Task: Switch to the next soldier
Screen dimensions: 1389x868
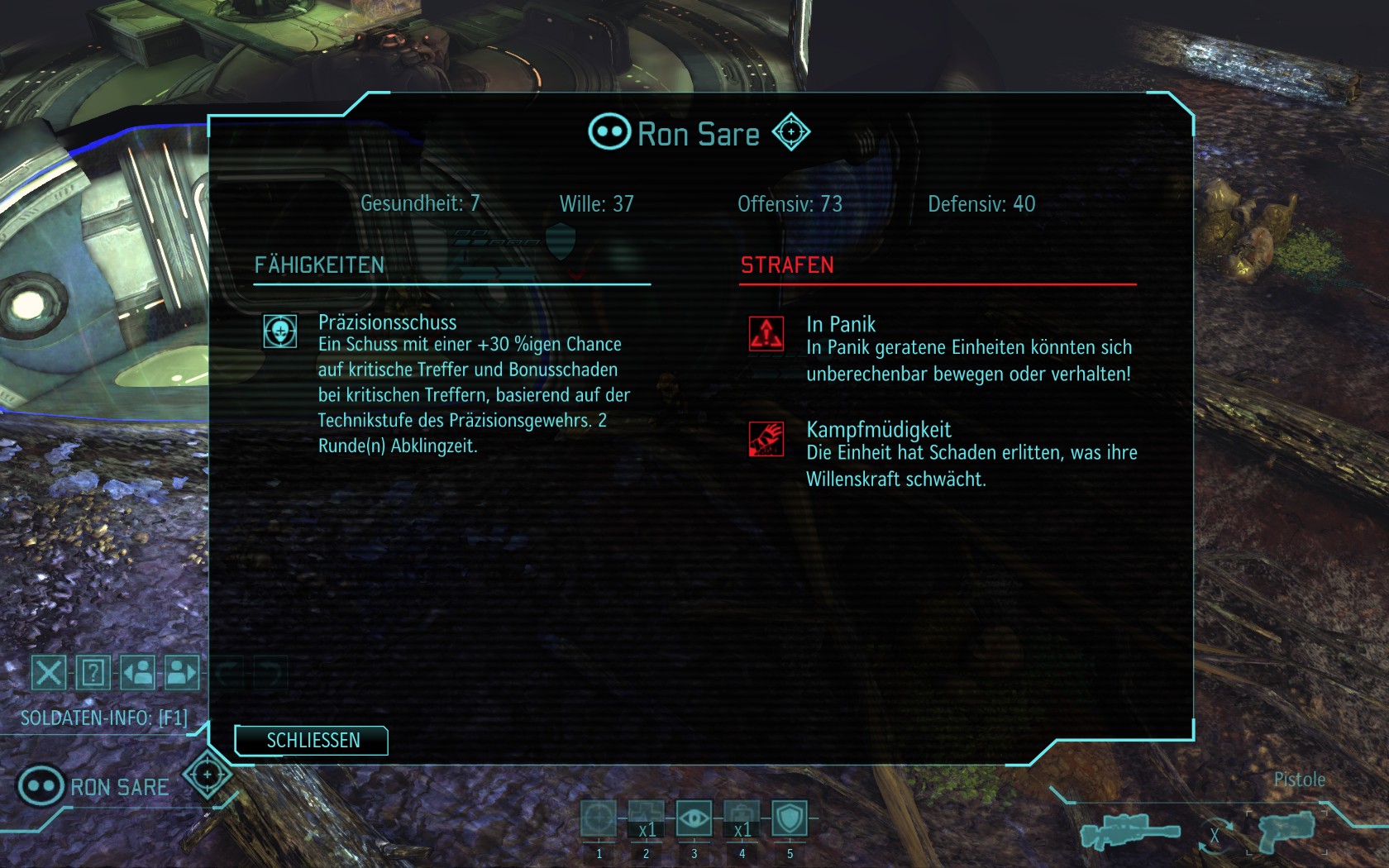Action: (182, 673)
